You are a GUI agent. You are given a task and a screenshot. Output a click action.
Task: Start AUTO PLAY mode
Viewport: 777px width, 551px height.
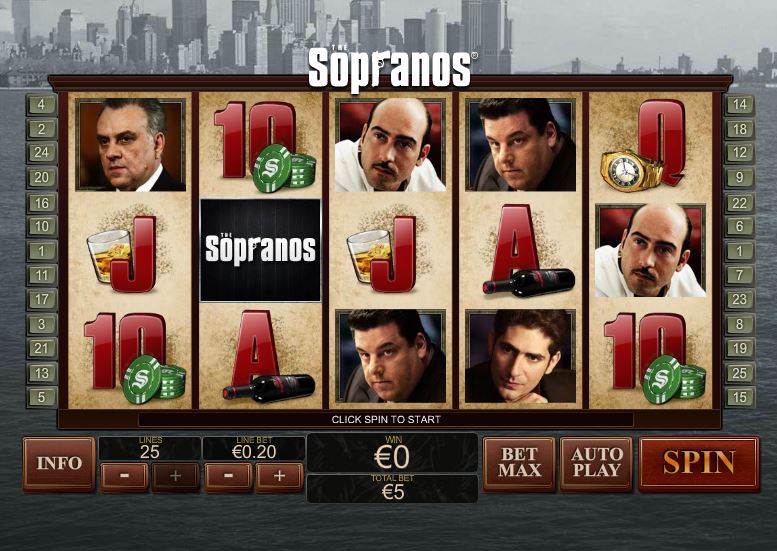[596, 463]
